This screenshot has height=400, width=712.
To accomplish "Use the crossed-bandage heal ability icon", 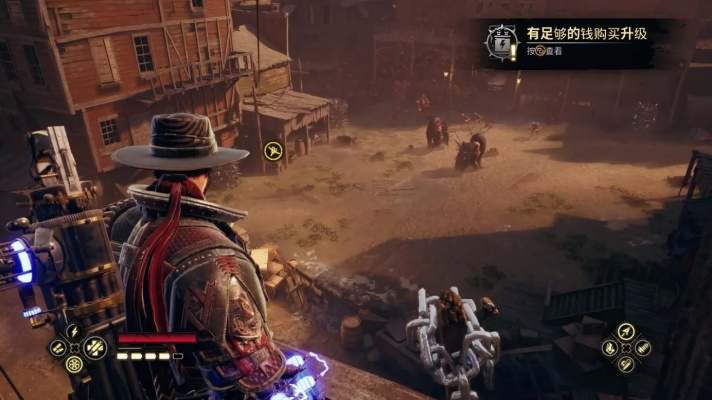I will point(96,347).
